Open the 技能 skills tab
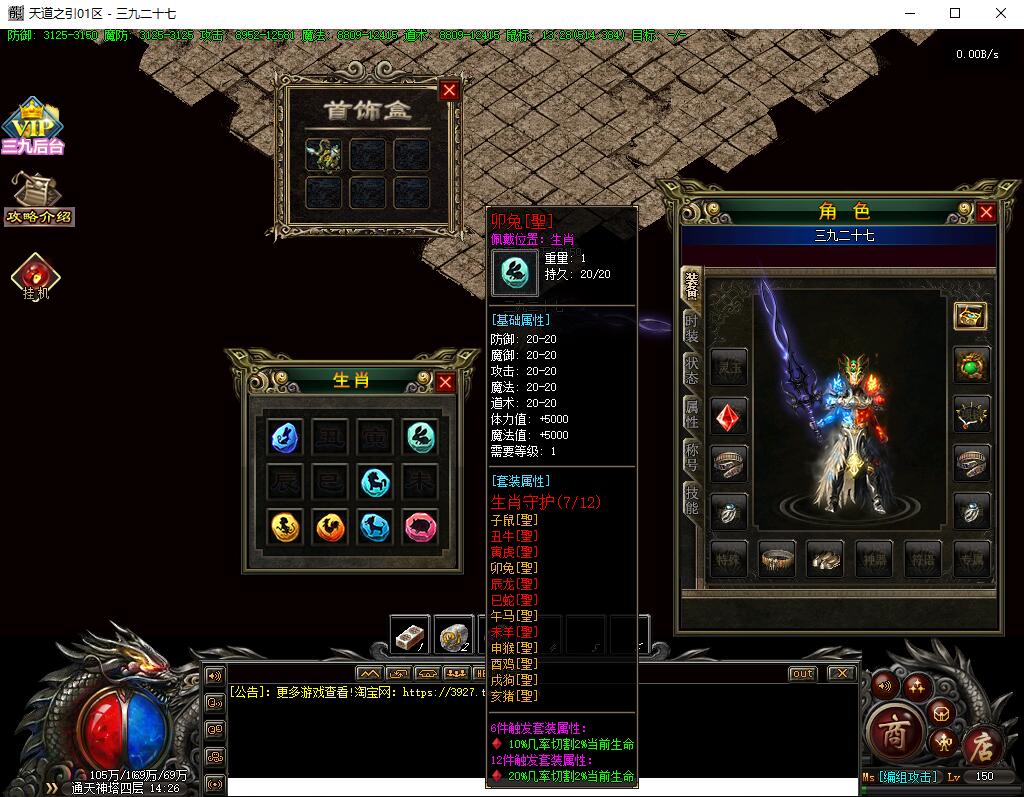The image size is (1024, 797). click(x=691, y=497)
